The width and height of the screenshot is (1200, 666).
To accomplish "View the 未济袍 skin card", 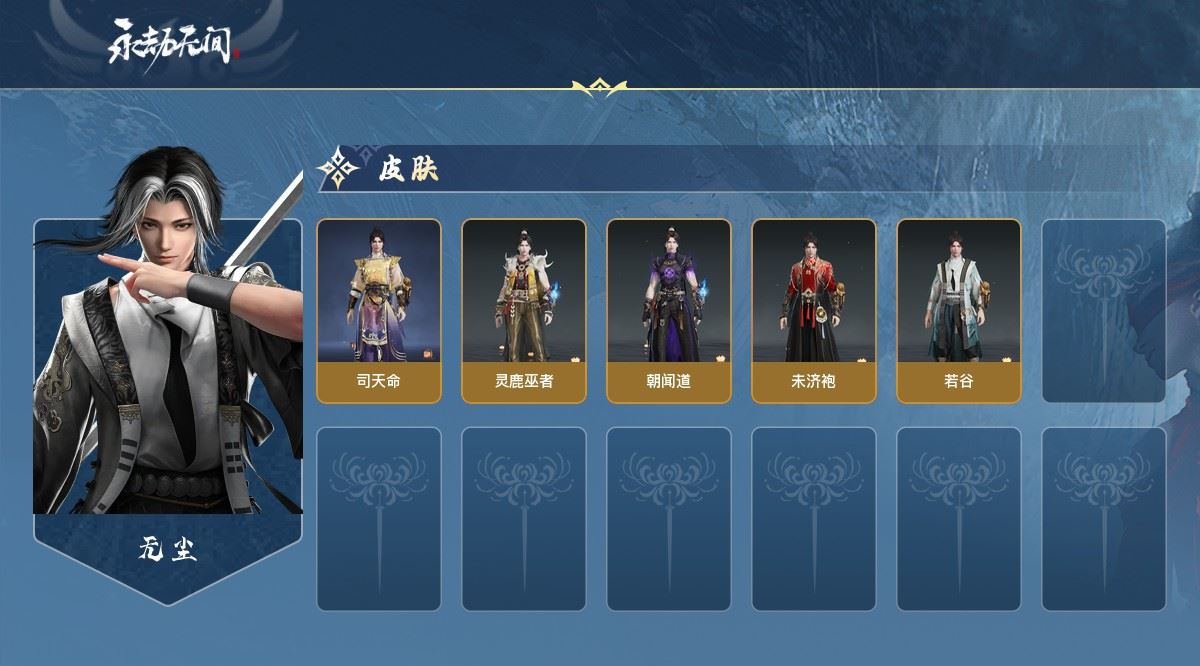I will (813, 310).
